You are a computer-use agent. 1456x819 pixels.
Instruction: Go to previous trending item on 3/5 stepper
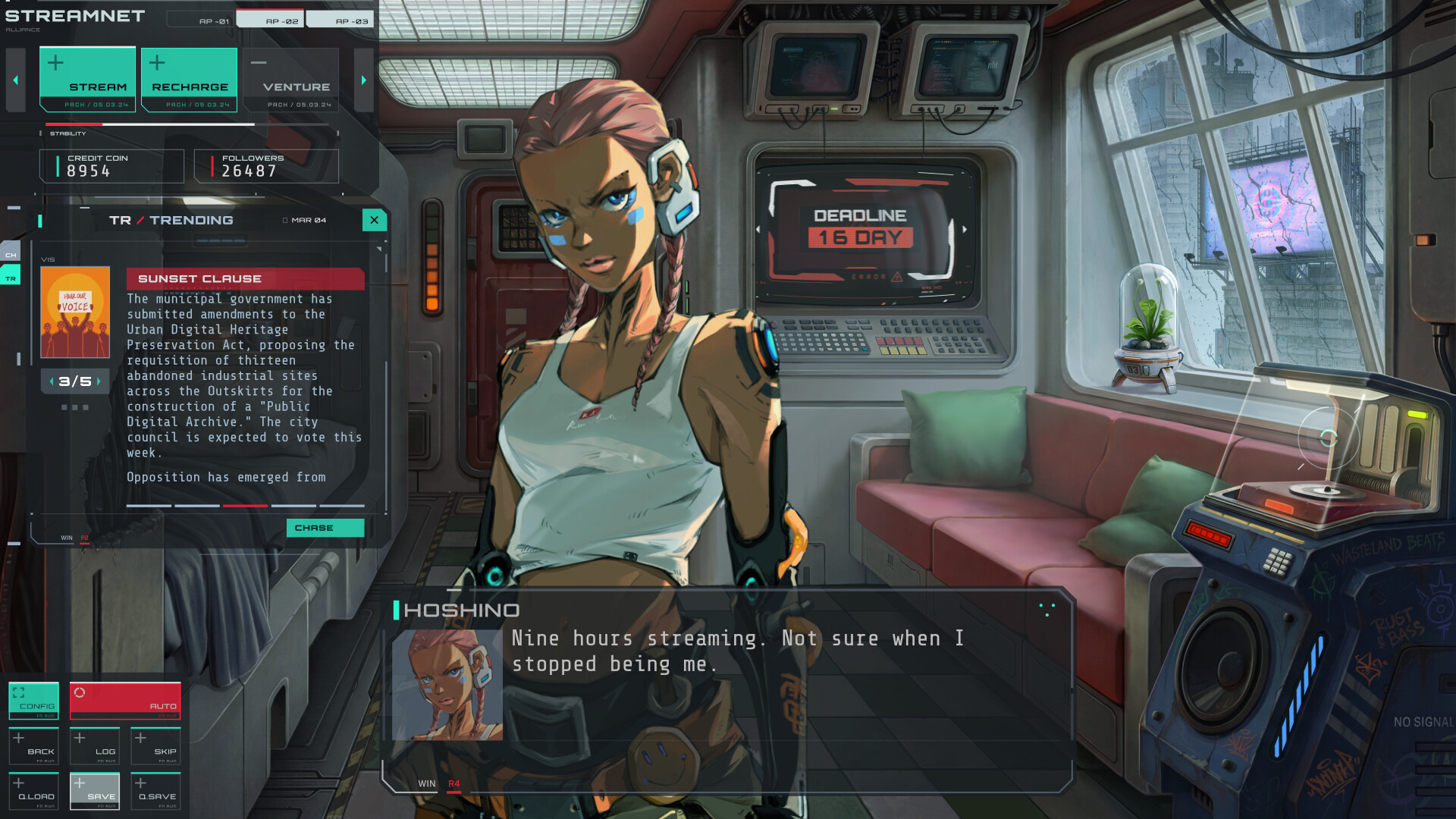click(x=52, y=381)
